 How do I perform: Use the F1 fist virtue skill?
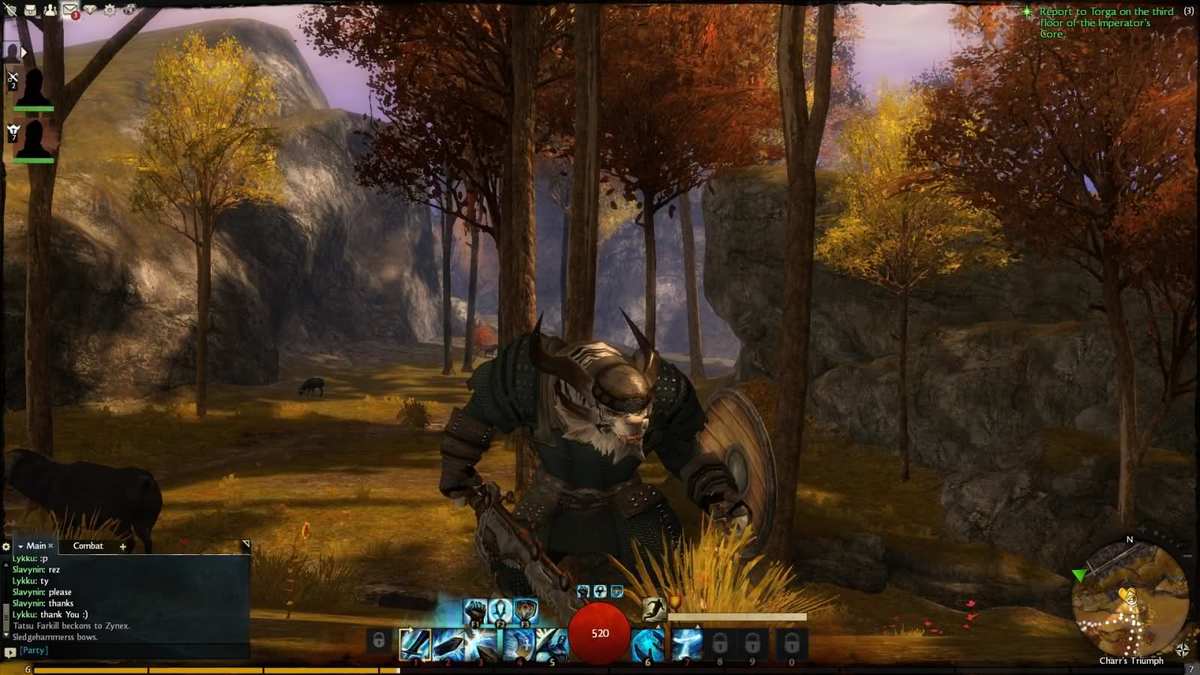(475, 610)
